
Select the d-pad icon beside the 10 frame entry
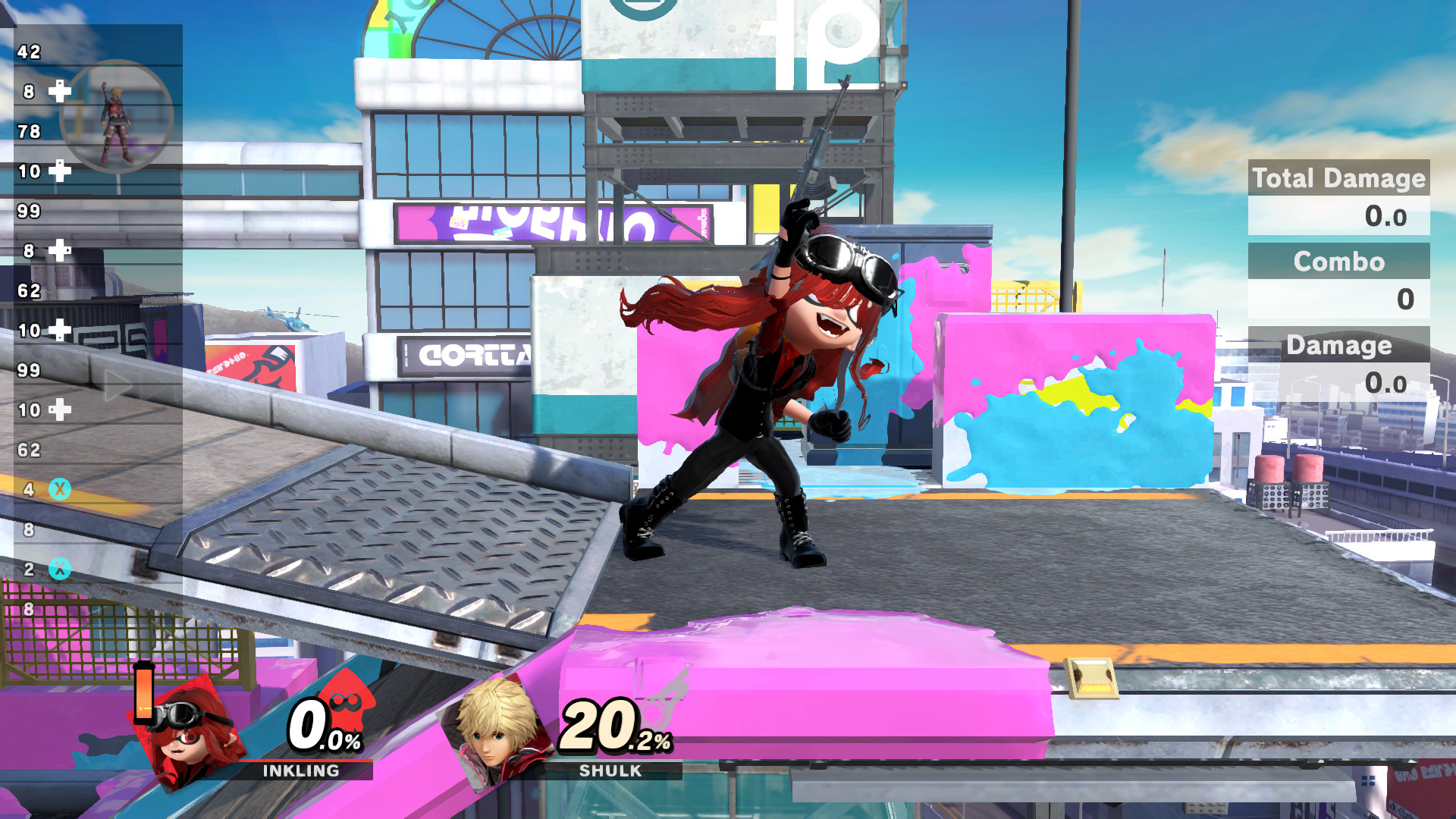(x=59, y=171)
